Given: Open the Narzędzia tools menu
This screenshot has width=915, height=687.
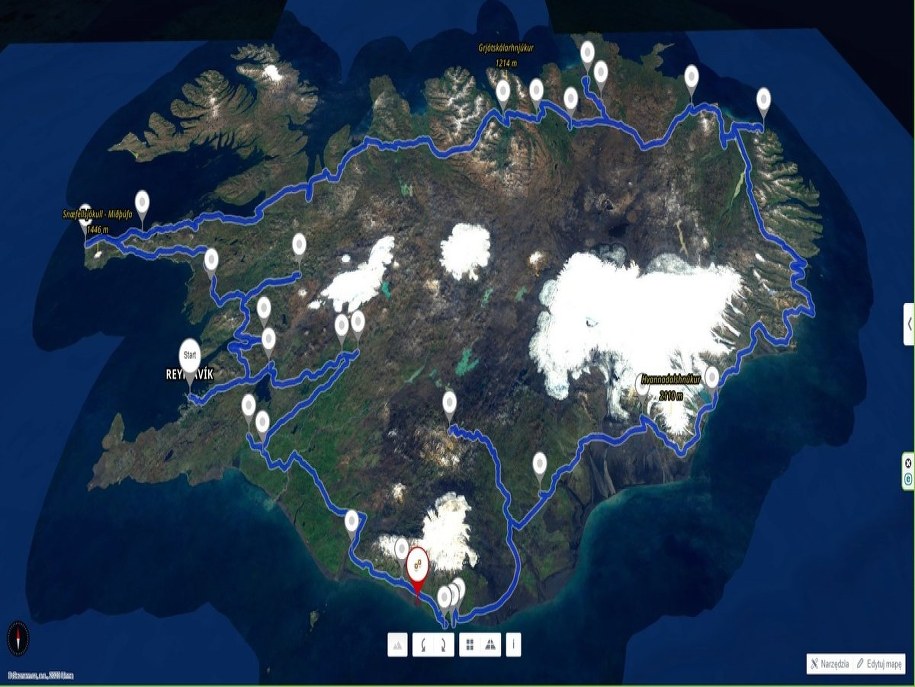Looking at the screenshot, I should (832, 664).
